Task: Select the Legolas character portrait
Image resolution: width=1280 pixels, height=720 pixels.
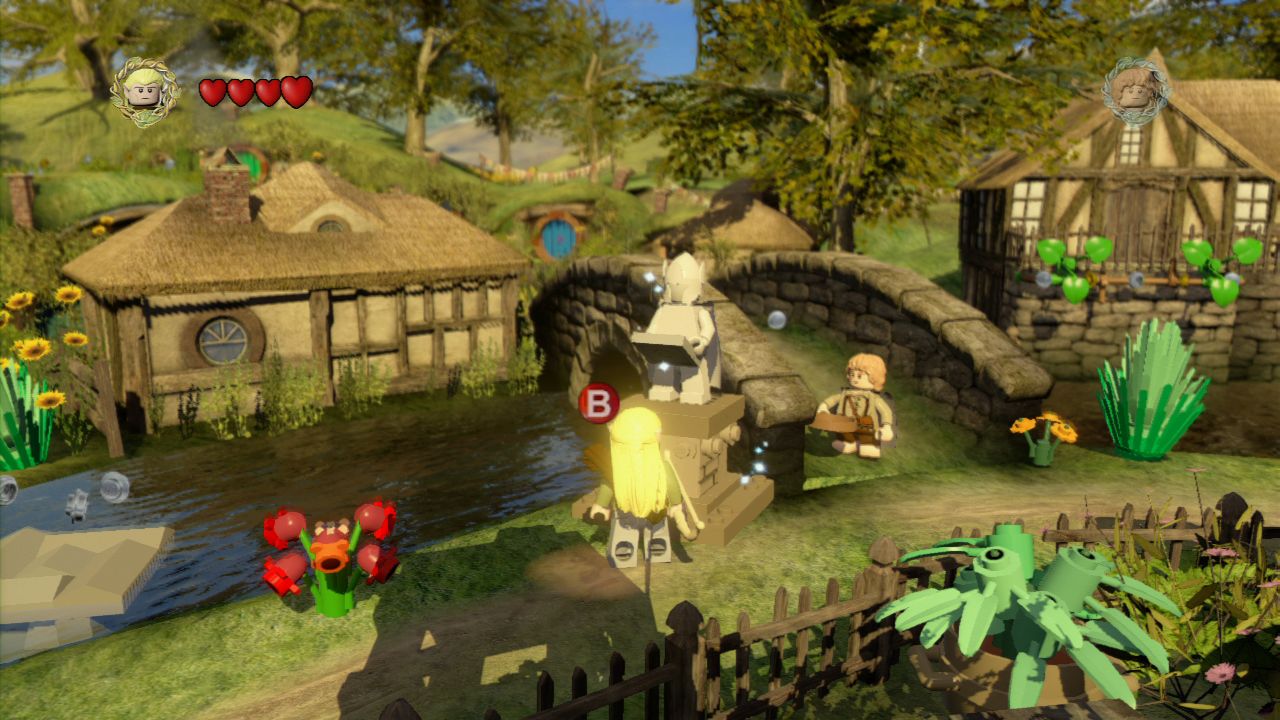Action: [145, 91]
